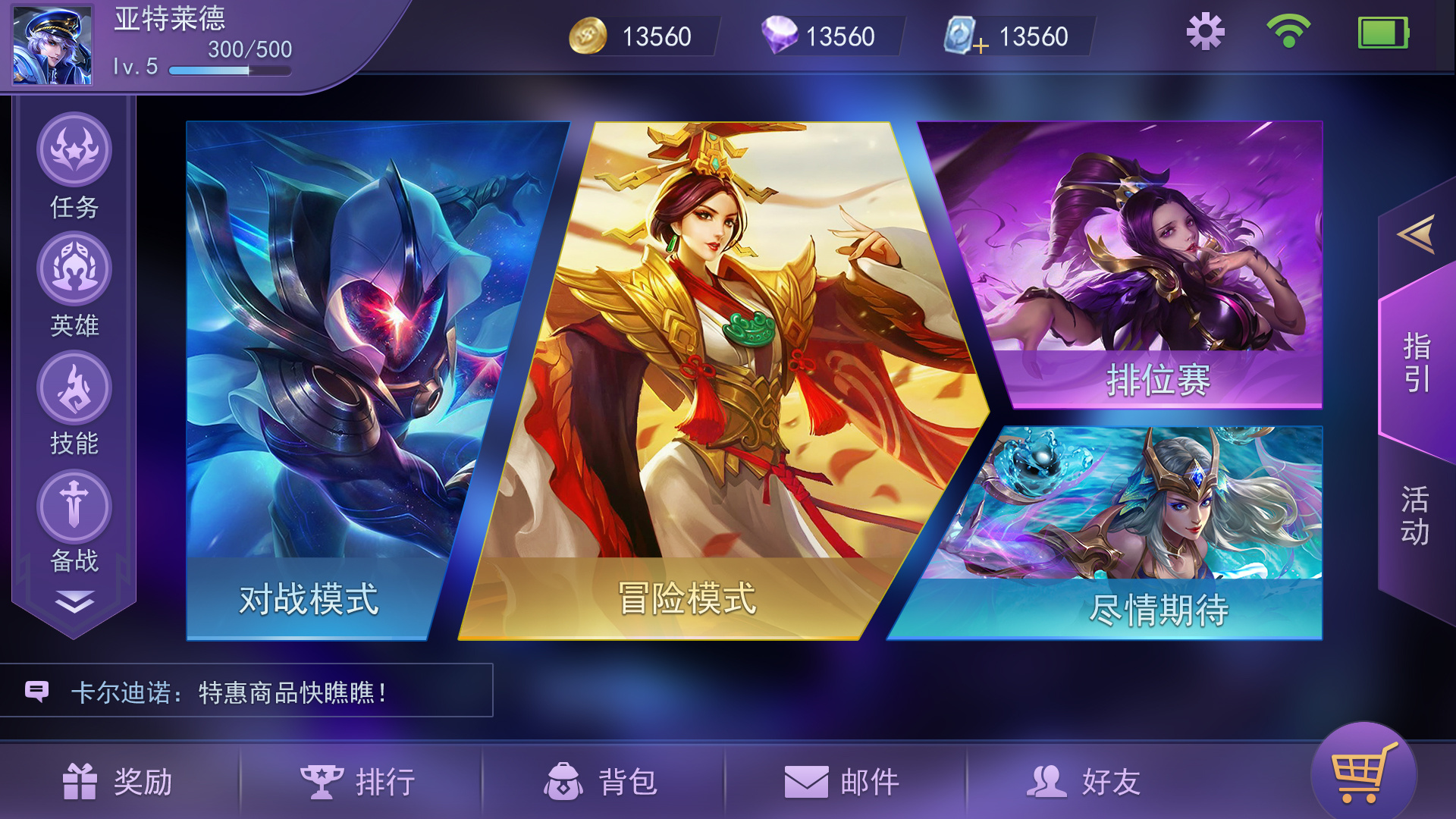Open the 技能 (Skills) sidebar icon

point(74,388)
